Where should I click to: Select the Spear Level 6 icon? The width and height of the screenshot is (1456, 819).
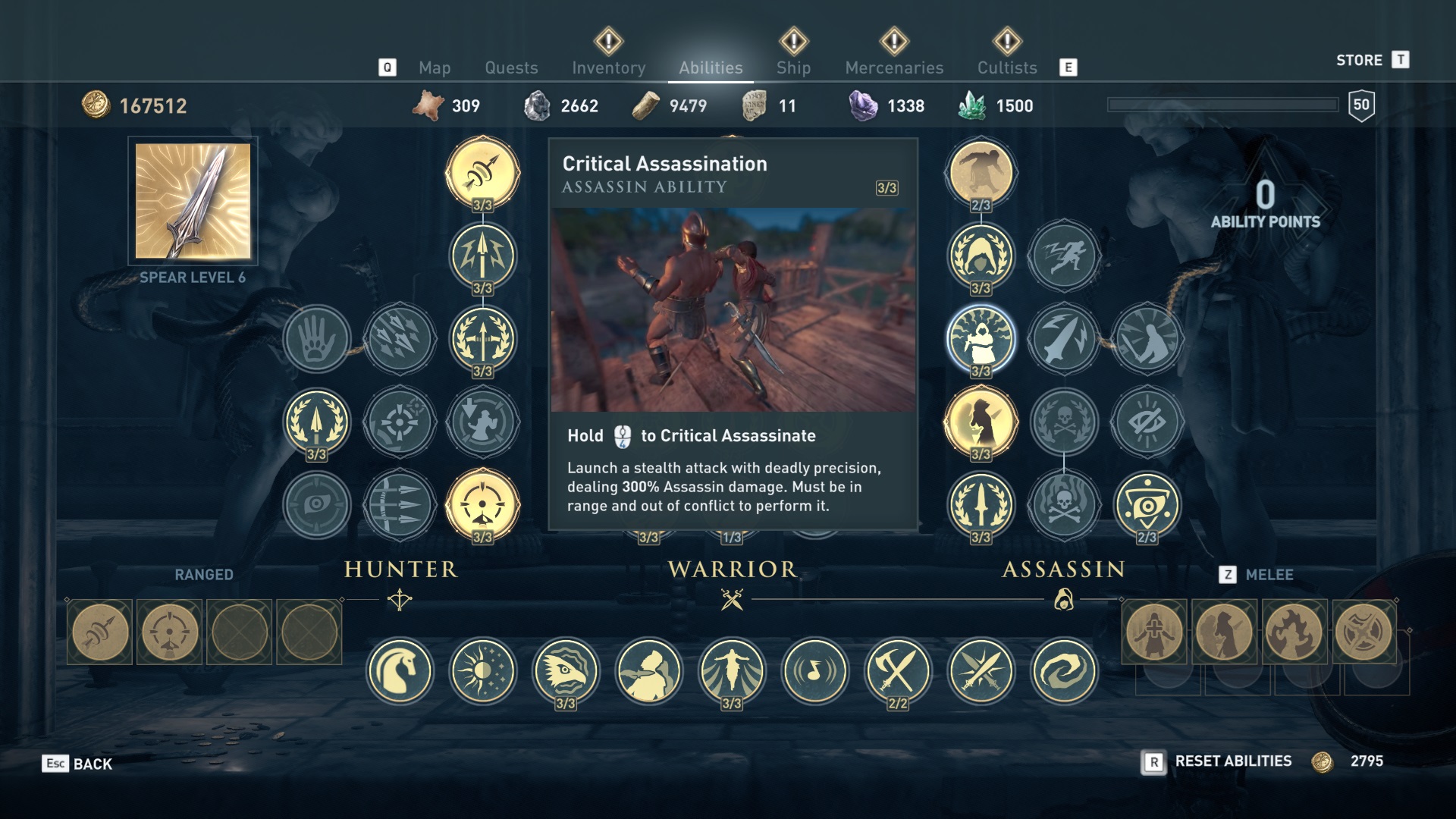tap(193, 201)
